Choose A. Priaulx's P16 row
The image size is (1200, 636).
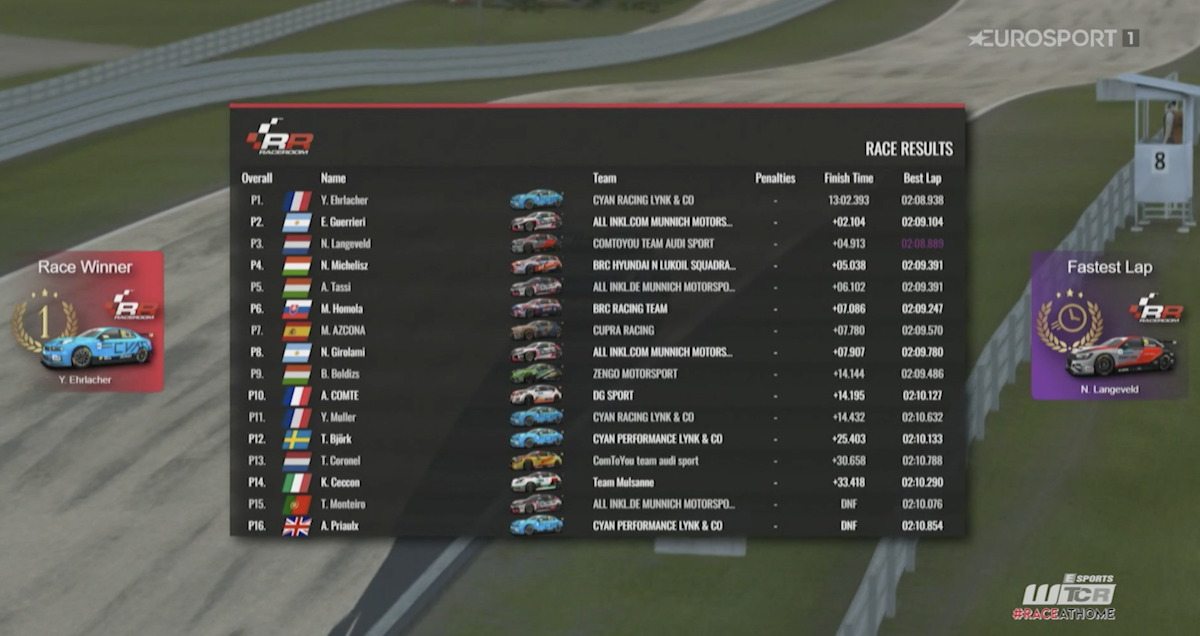(x=597, y=526)
